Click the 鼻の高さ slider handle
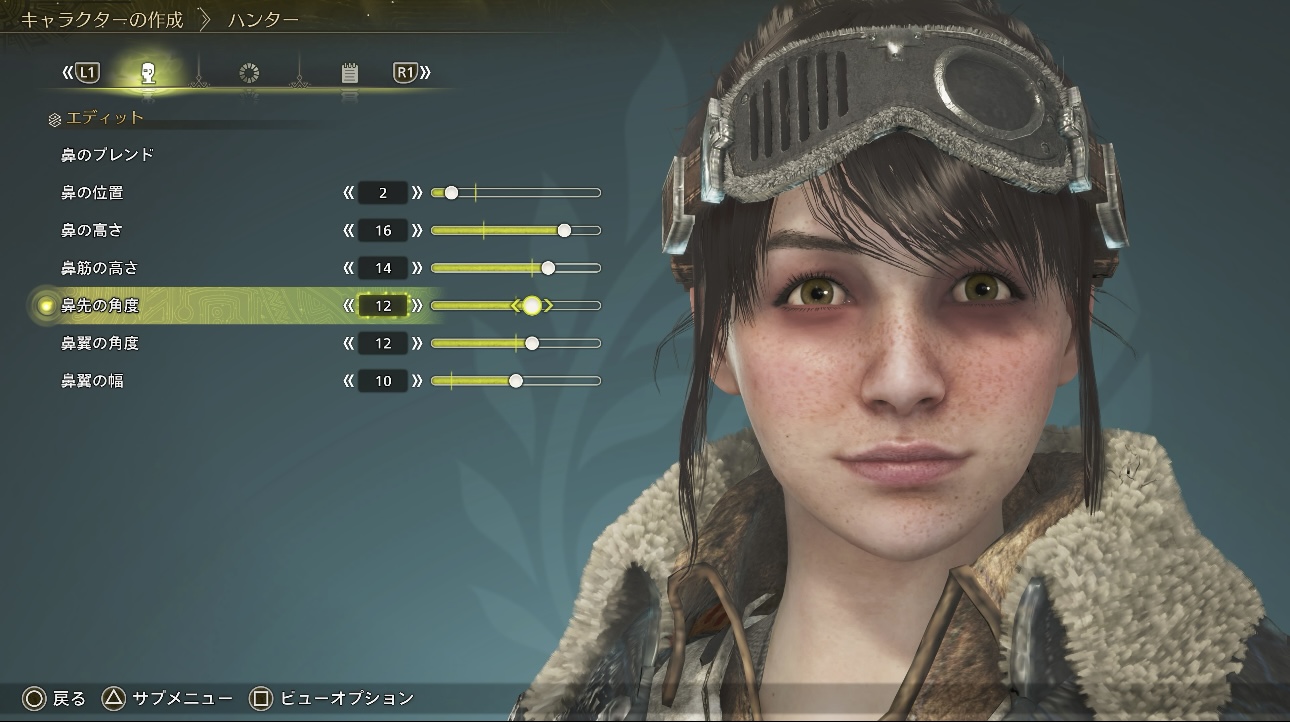This screenshot has height=722, width=1290. 564,230
